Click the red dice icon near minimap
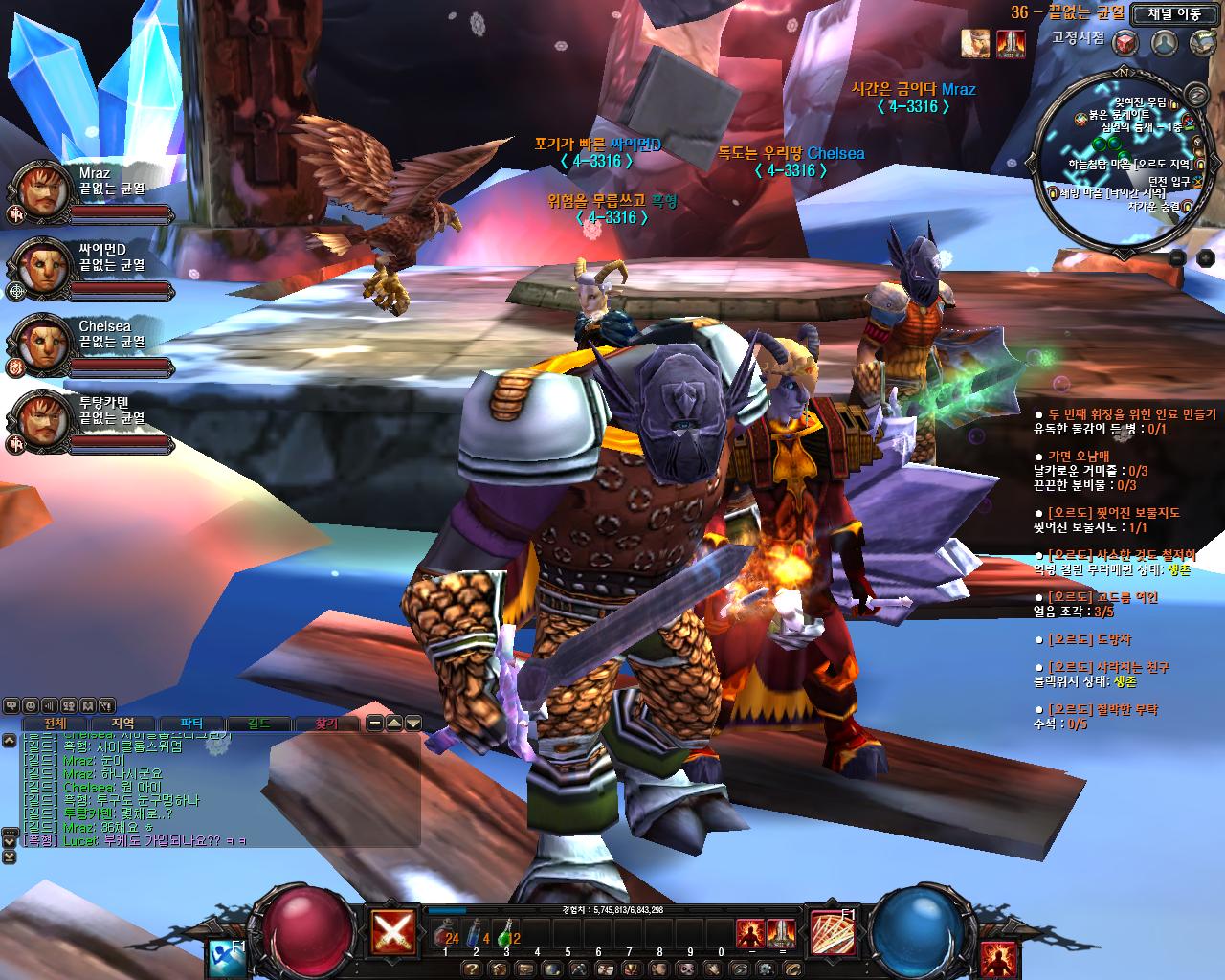This screenshot has height=980, width=1225. pos(1125,43)
